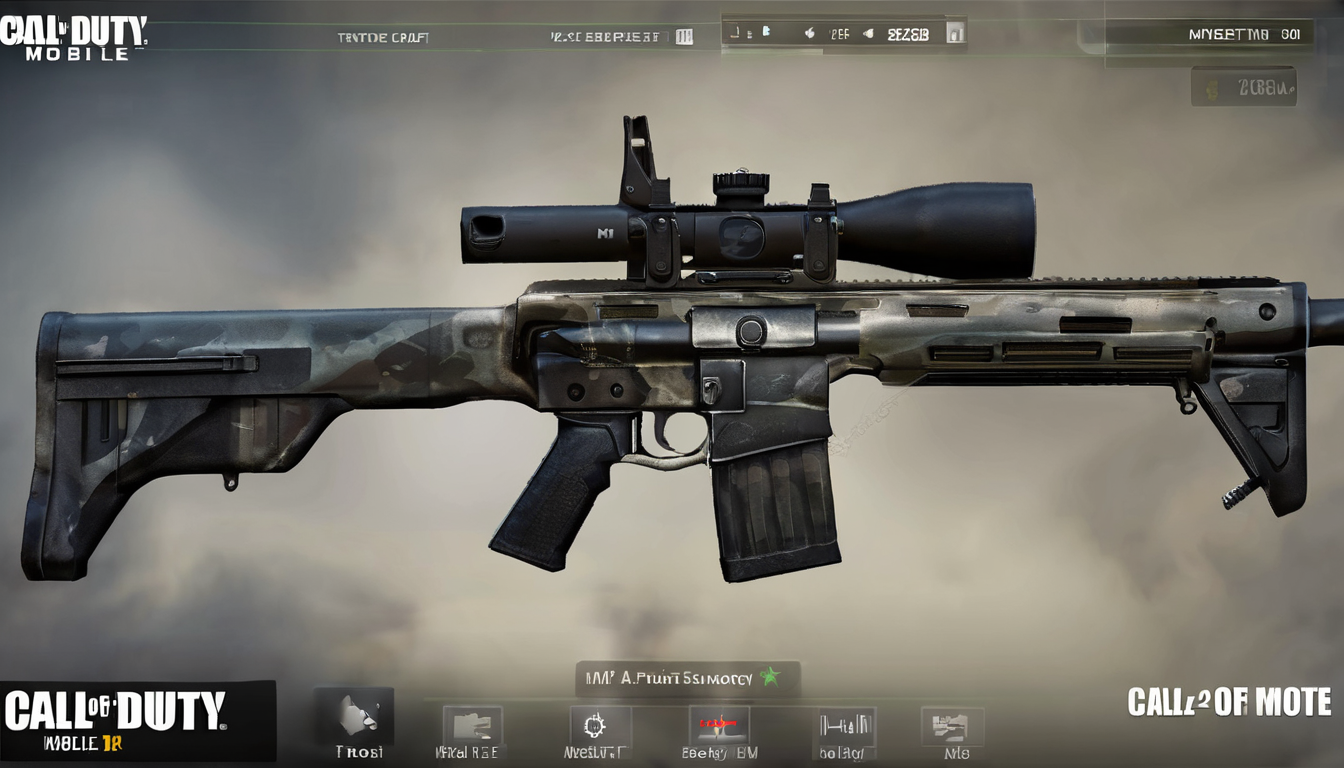This screenshot has width=1344, height=768.
Task: Switch to the leftmost top bar tab
Action: click(382, 37)
